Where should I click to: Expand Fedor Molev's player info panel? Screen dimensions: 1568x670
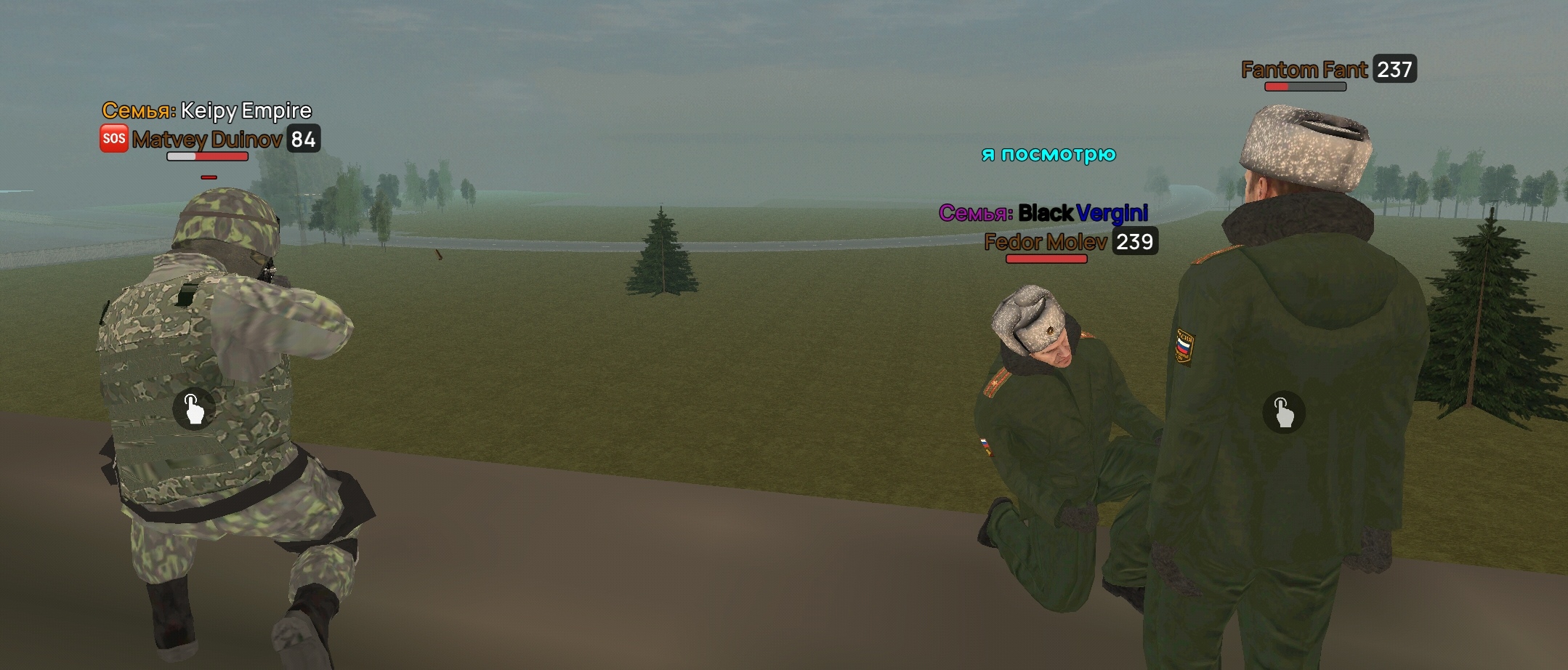point(1045,243)
